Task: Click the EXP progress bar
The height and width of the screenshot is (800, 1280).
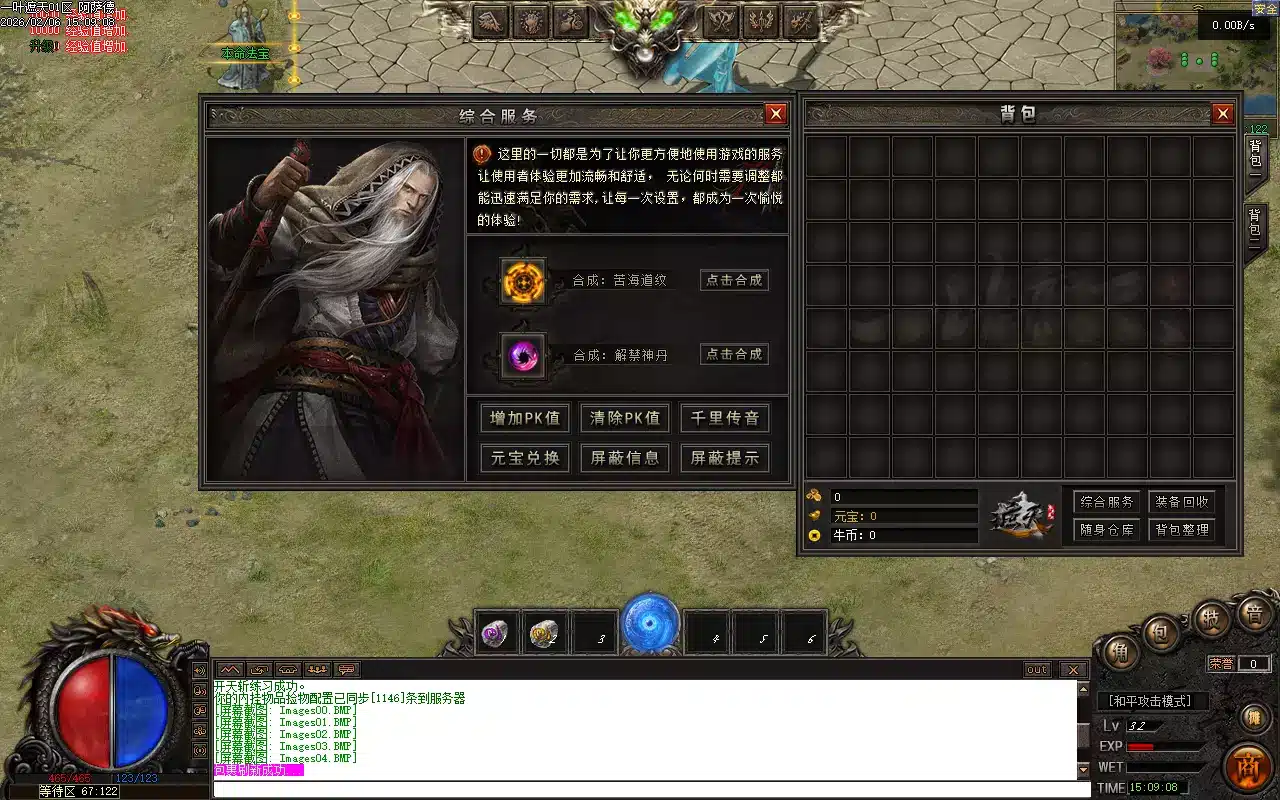Action: [1165, 746]
